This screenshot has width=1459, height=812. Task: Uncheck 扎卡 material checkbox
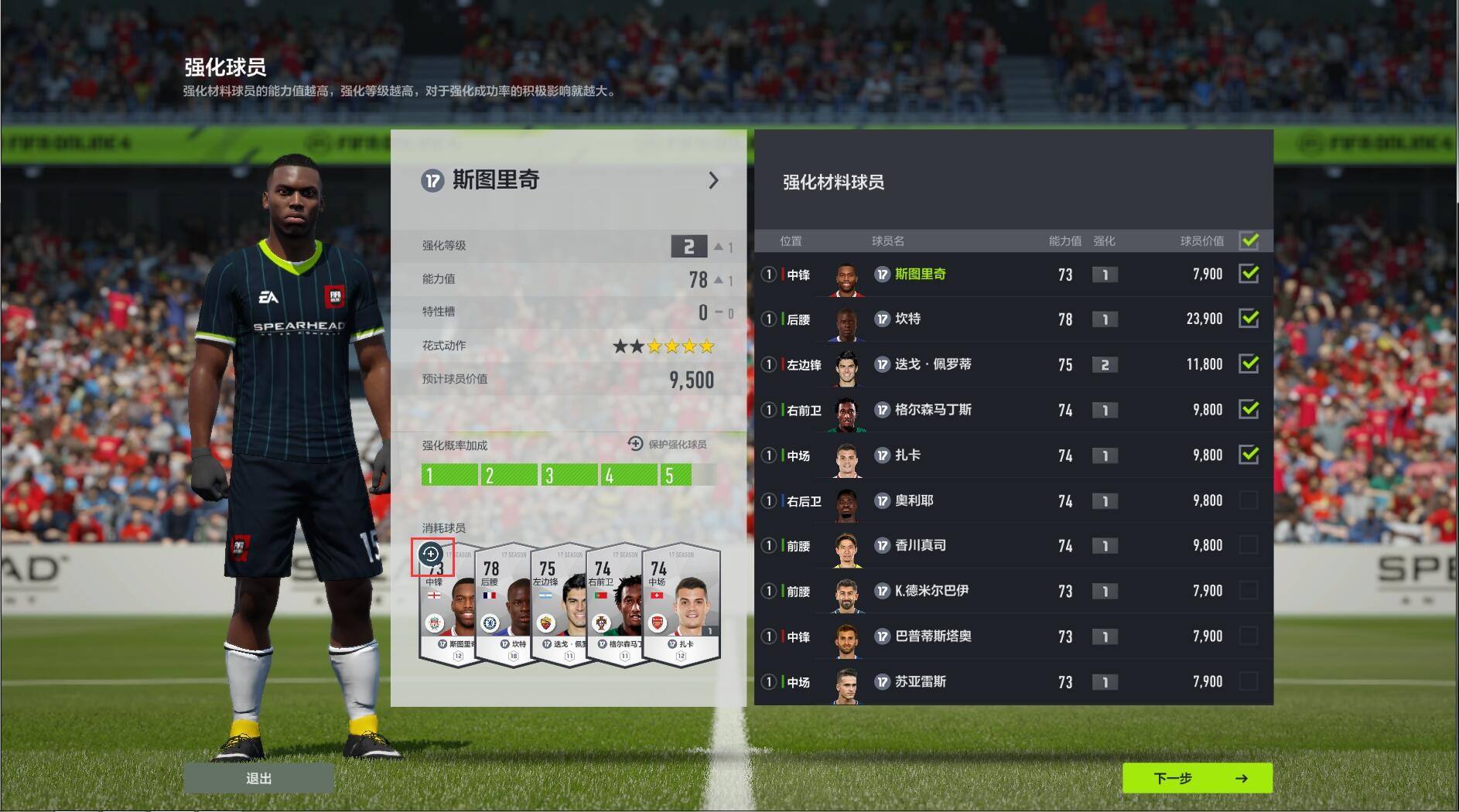click(x=1249, y=455)
